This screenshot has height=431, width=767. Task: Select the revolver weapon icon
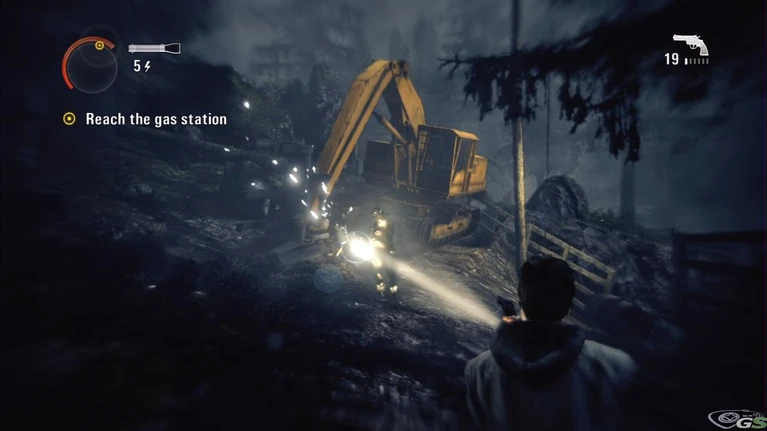point(690,43)
